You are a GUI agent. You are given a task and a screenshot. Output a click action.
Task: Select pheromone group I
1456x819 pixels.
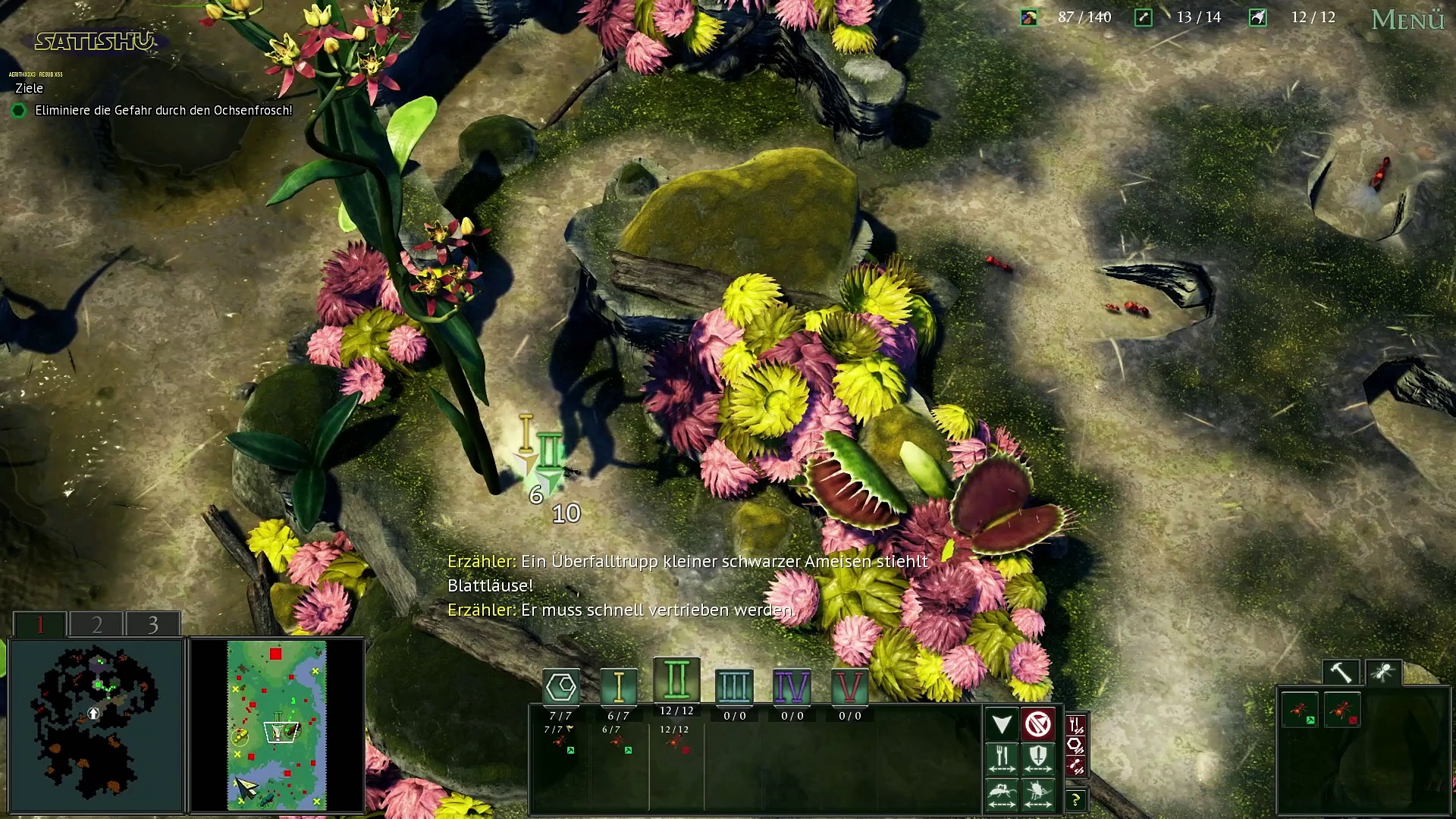619,687
